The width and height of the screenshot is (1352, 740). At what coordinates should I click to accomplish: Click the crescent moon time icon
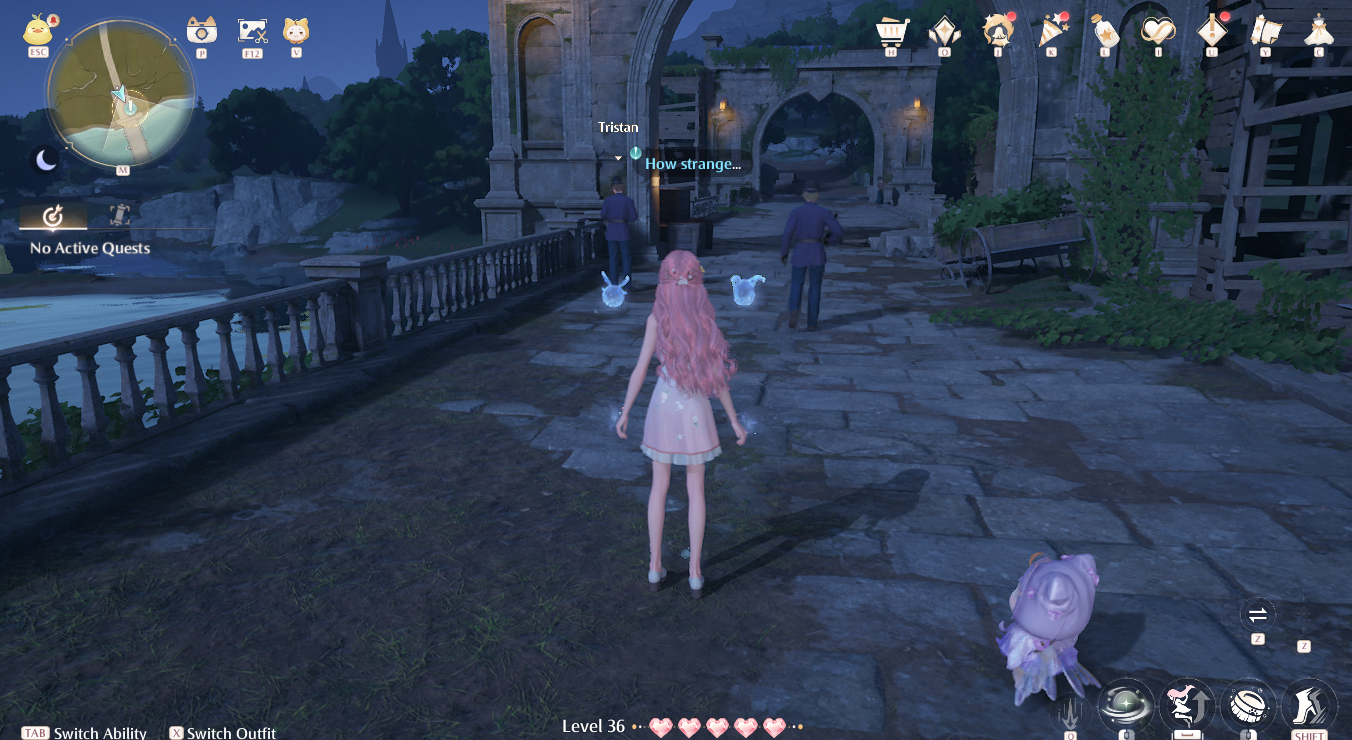[46, 160]
